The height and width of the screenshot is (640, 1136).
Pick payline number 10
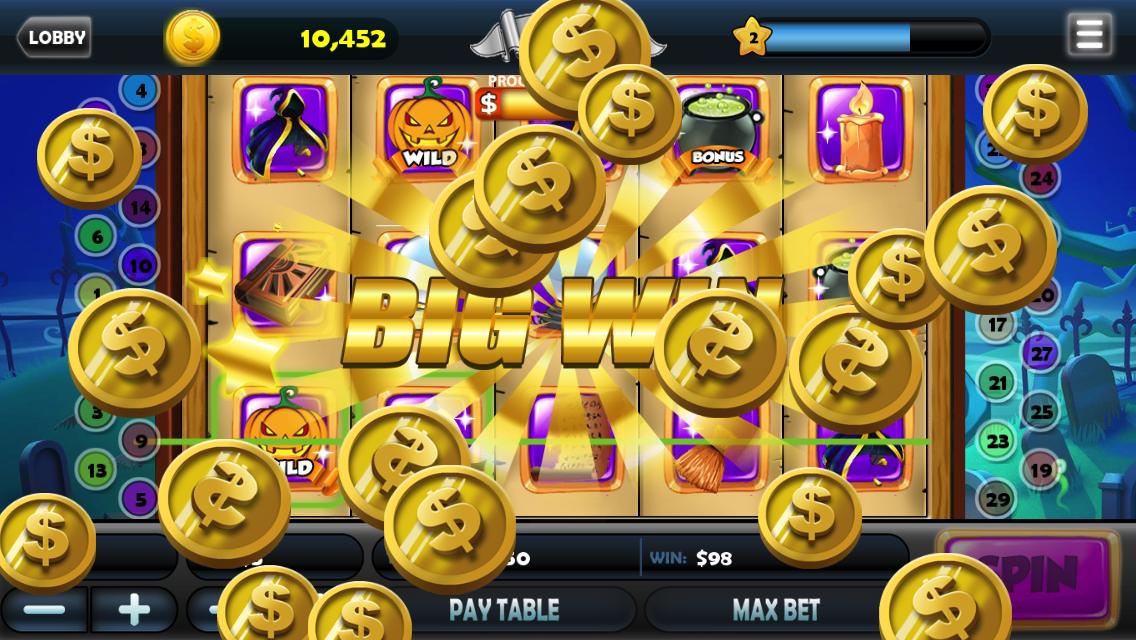pyautogui.click(x=140, y=266)
